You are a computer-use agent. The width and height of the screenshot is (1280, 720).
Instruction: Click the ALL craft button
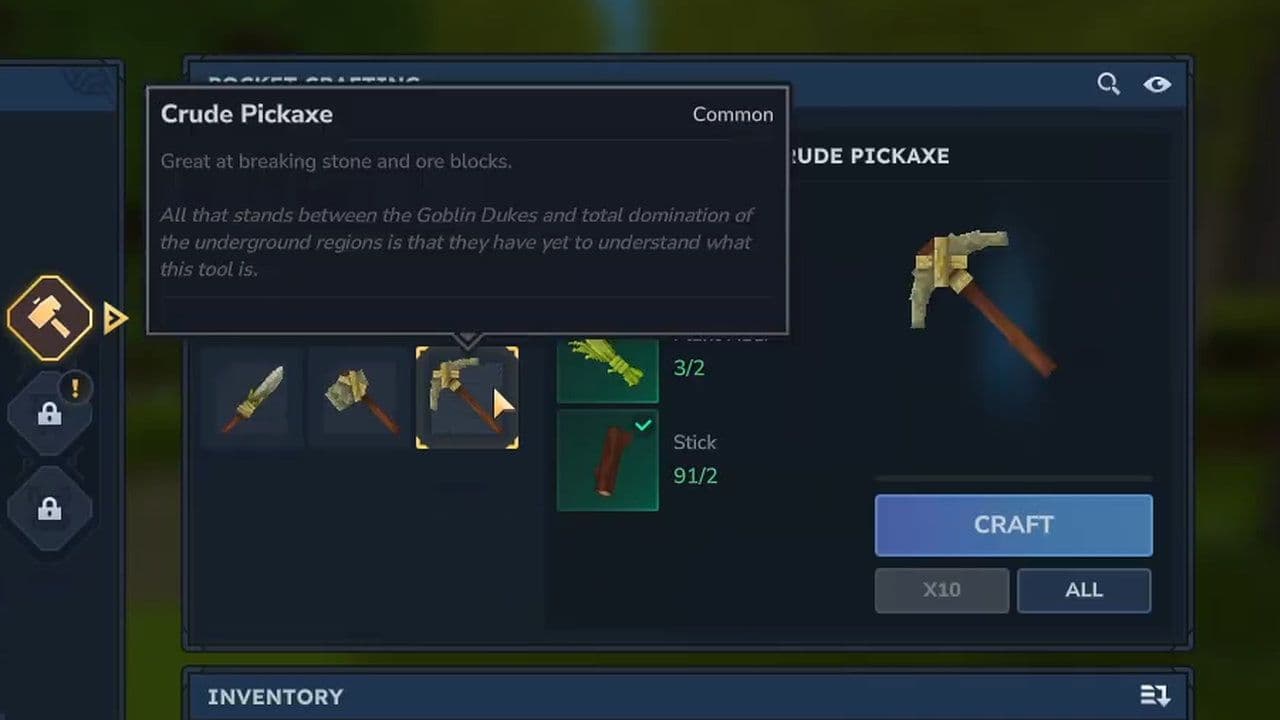pos(1084,590)
